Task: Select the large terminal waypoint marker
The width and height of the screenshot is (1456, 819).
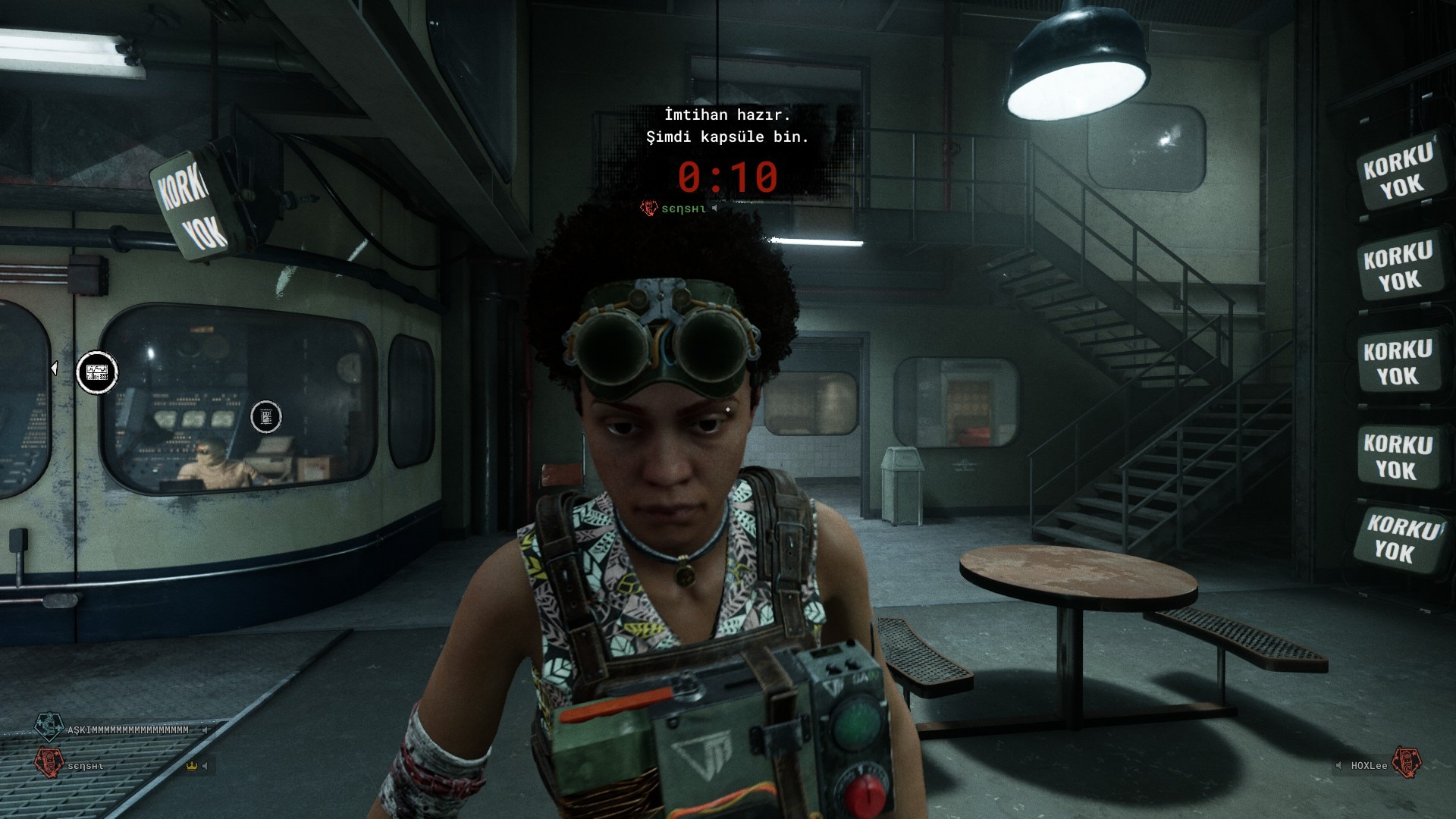Action: [x=97, y=372]
